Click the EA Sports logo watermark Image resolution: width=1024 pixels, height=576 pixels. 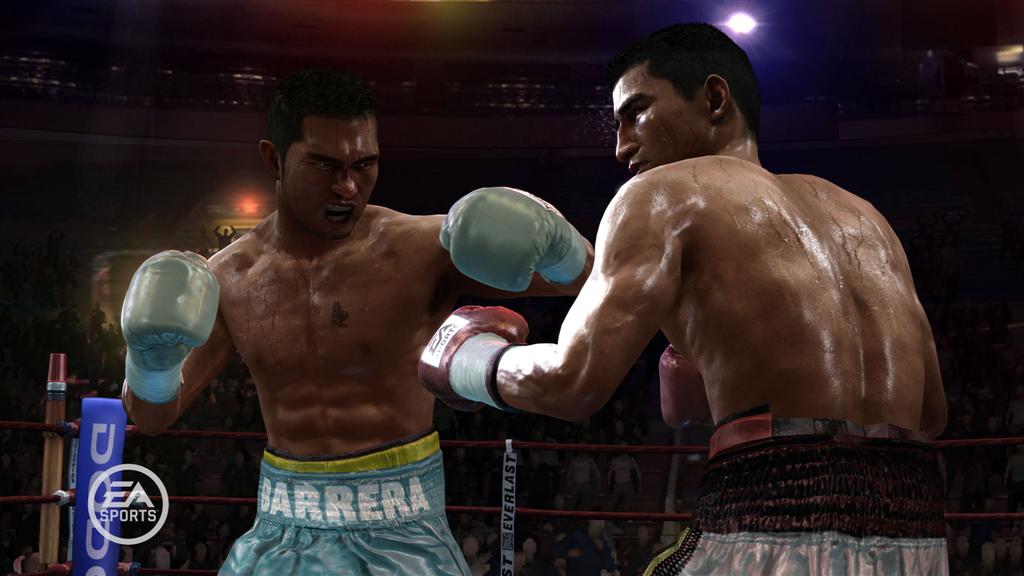pyautogui.click(x=128, y=504)
